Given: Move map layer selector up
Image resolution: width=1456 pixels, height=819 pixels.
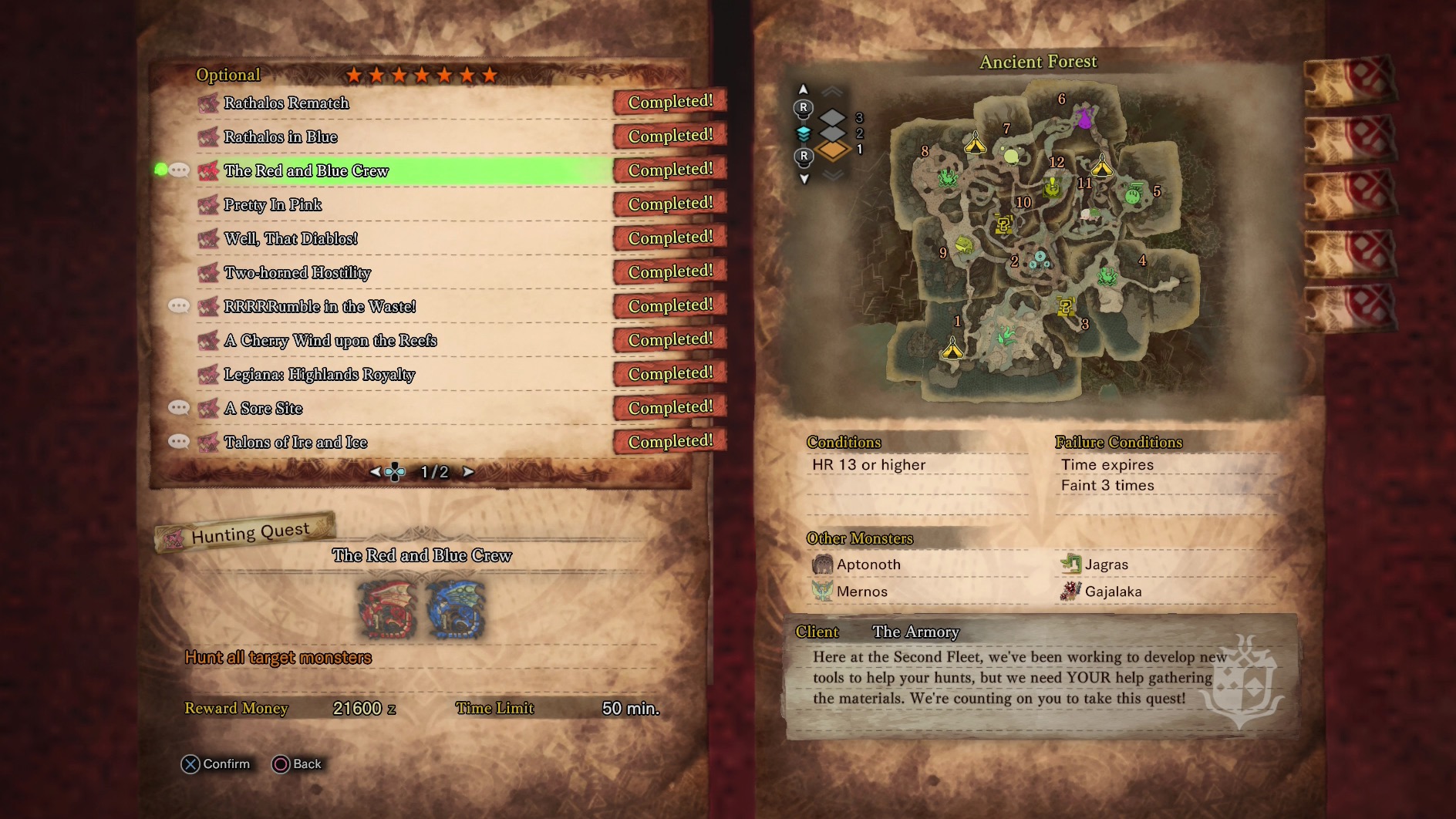Looking at the screenshot, I should click(803, 89).
